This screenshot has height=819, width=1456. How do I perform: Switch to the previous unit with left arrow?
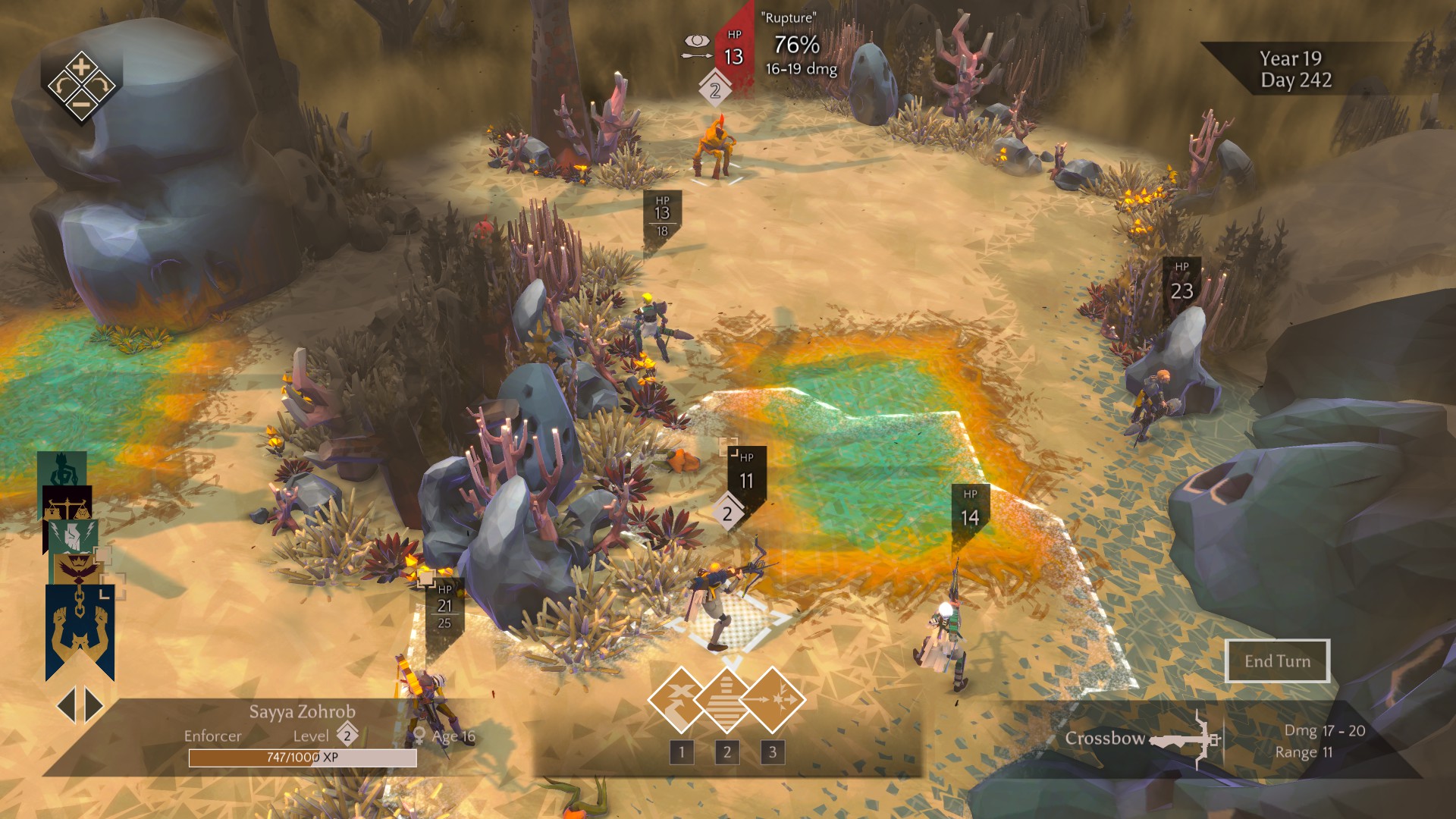click(67, 705)
